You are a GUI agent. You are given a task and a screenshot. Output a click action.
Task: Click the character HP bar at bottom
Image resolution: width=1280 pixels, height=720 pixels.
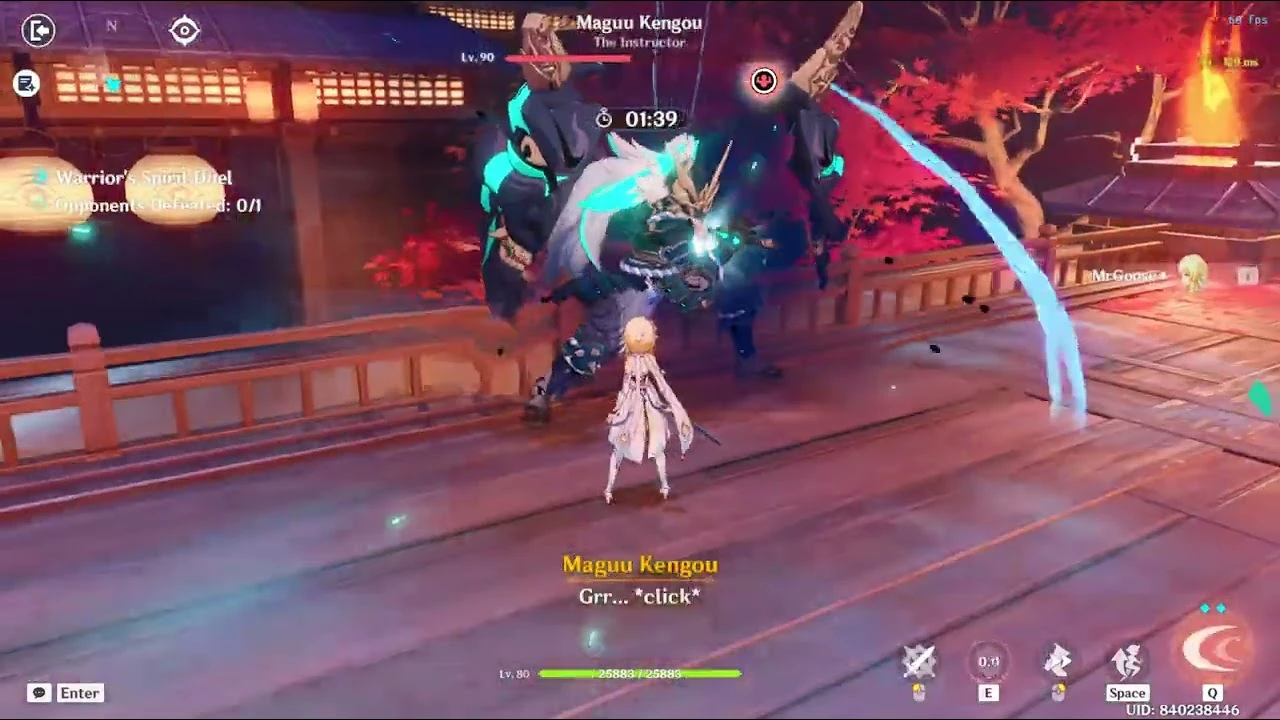click(x=639, y=673)
